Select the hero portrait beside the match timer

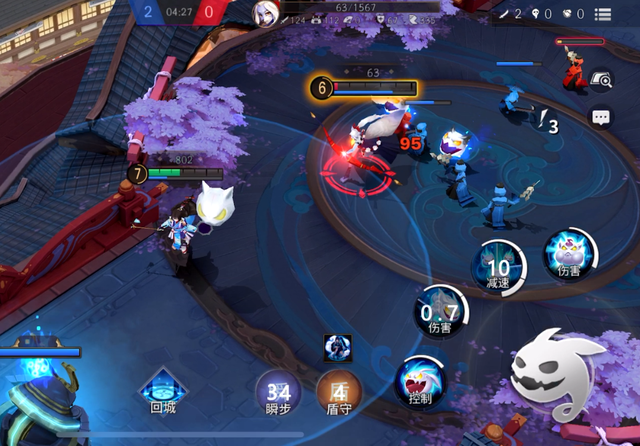point(267,13)
